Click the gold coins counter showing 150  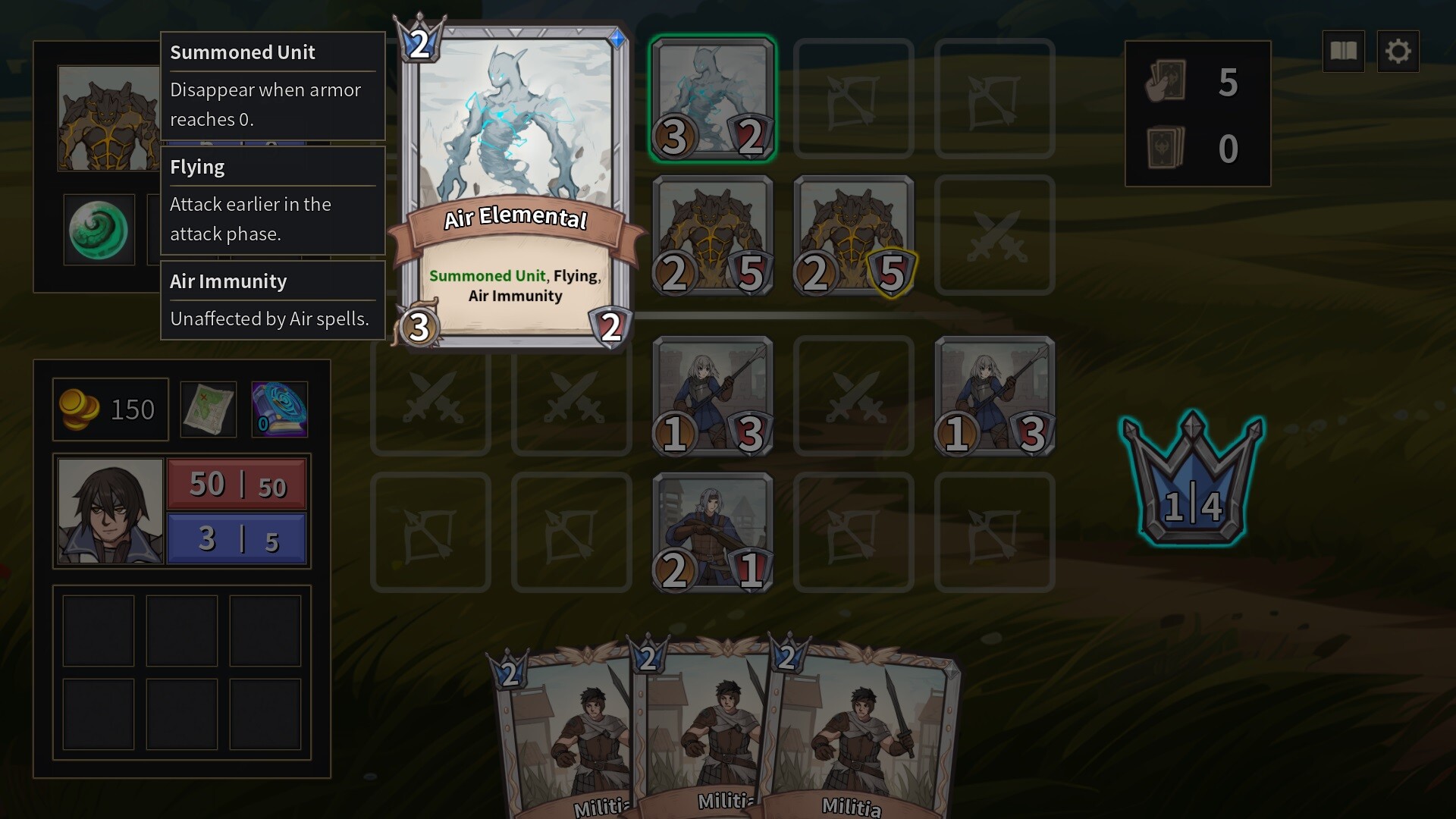110,409
